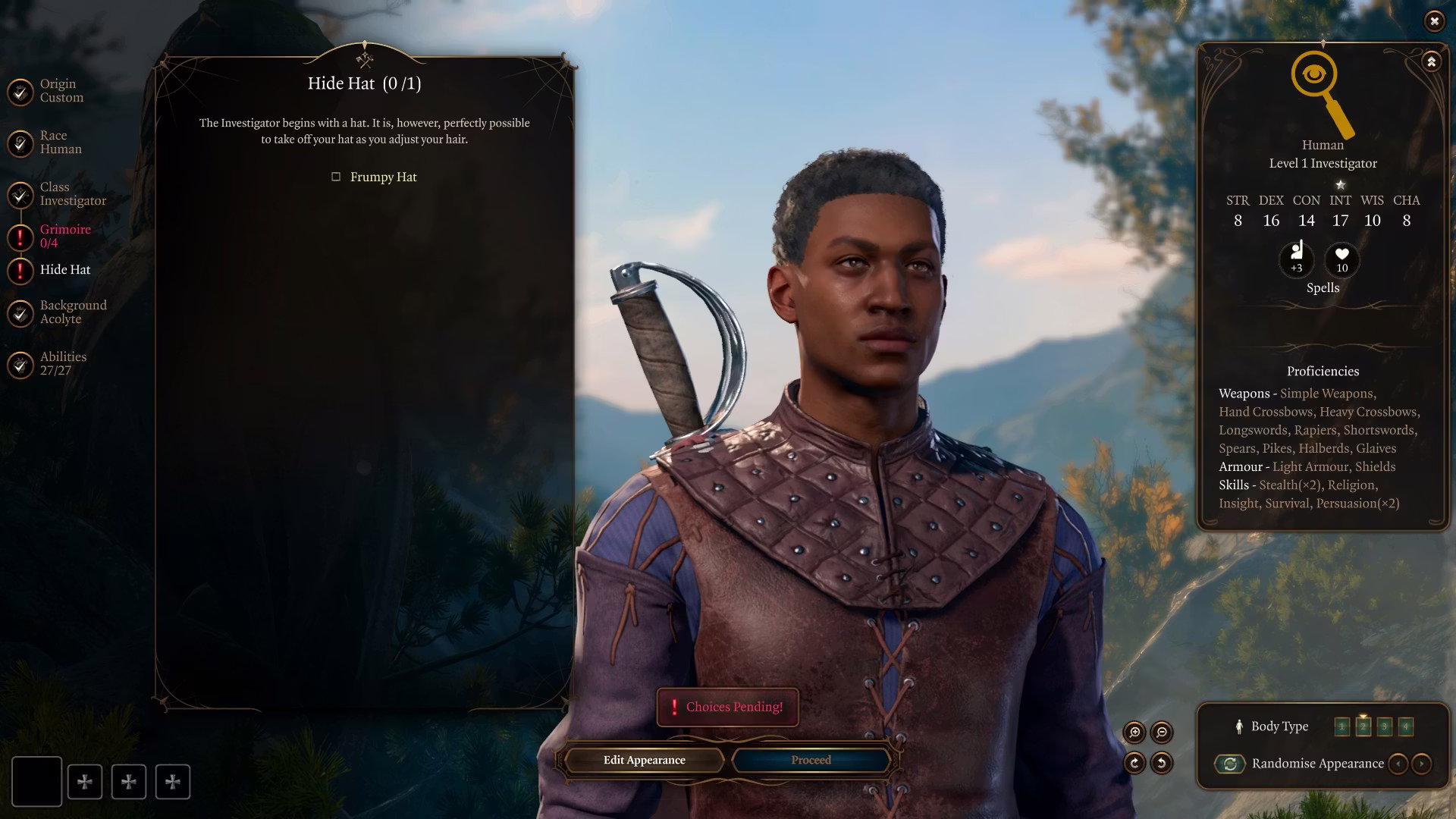Viewport: 1456px width, 819px height.
Task: Tick the Frumpy Hat checkbox
Action: [x=336, y=177]
